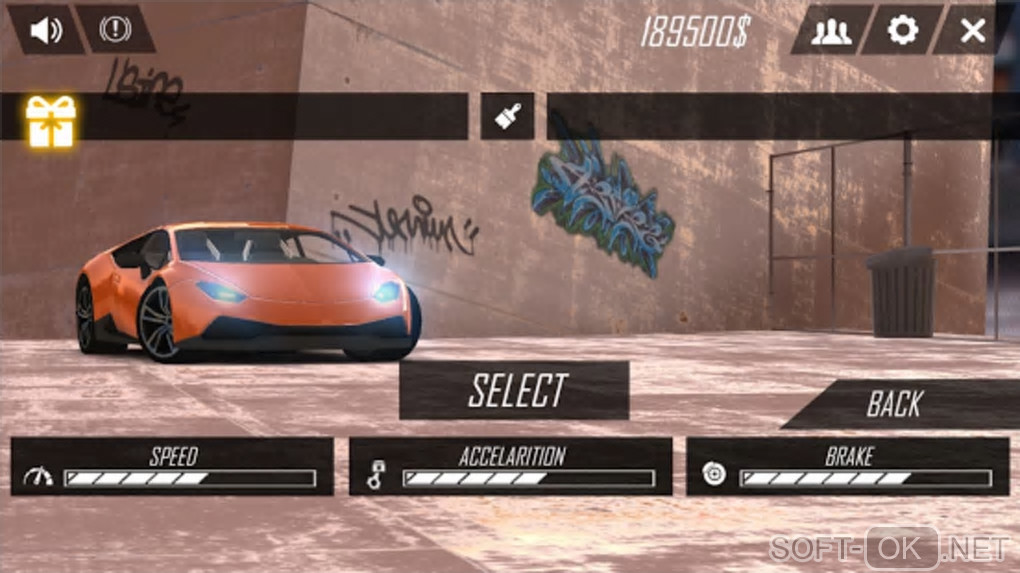Viewport: 1020px width, 573px height.
Task: Click the exclamation mark alert icon
Action: [x=113, y=30]
